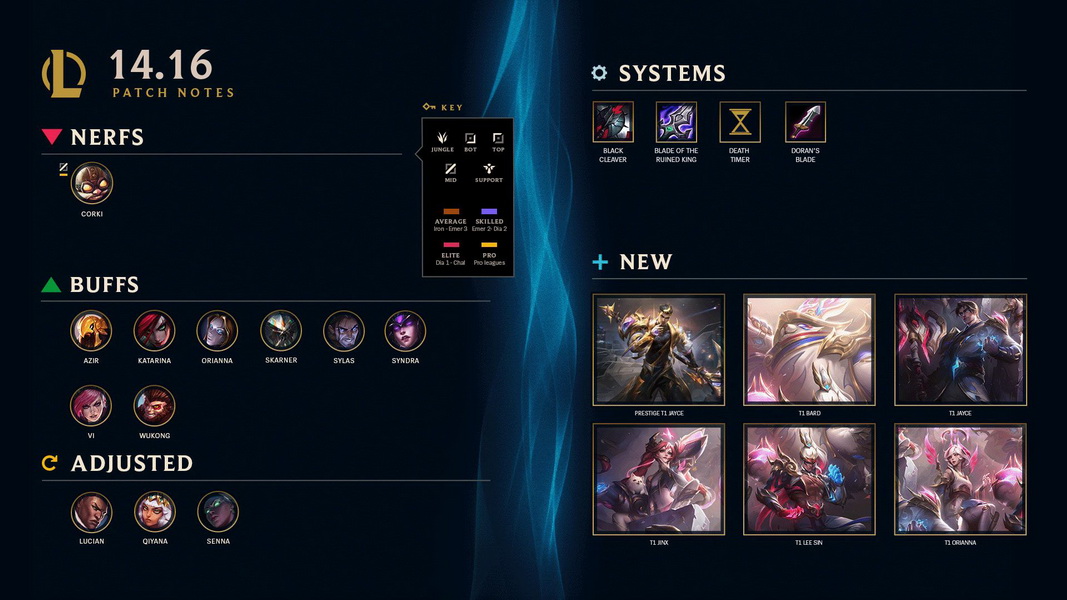View the Prestige T1 Jayce skin thumbnail

point(659,350)
